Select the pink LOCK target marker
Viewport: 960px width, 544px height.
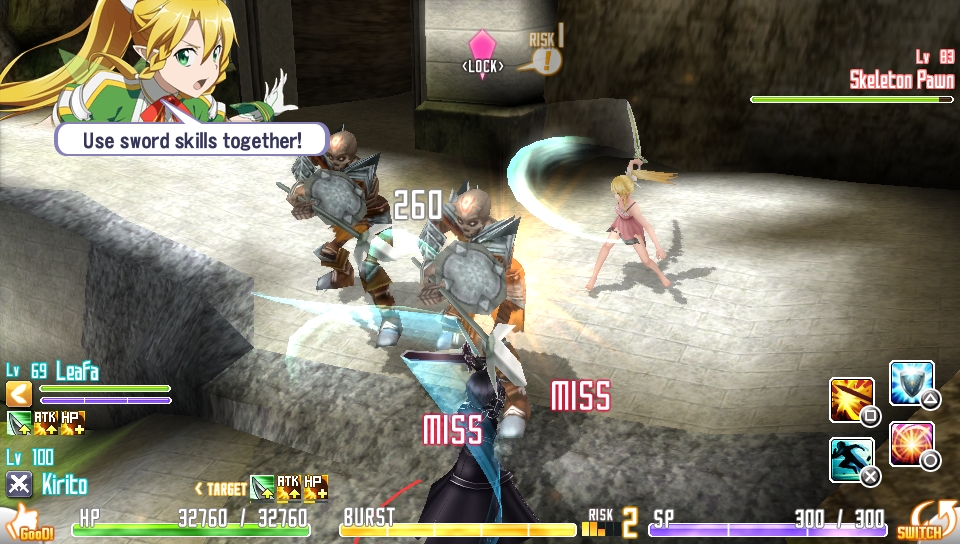482,46
